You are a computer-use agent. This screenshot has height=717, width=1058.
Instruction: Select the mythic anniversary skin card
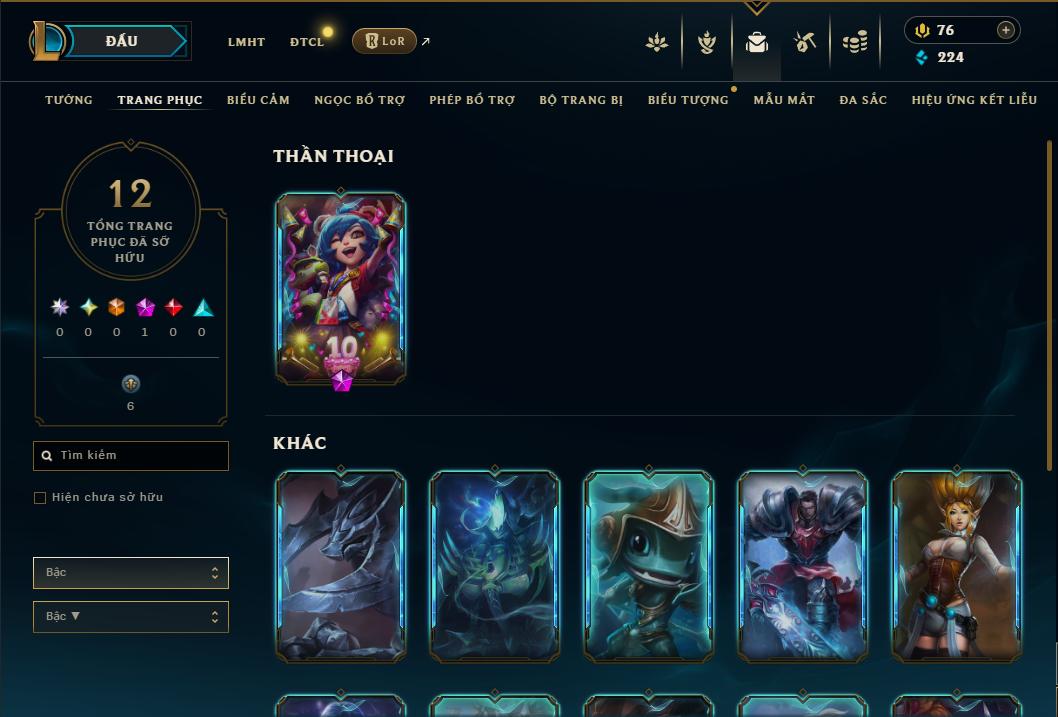(341, 287)
